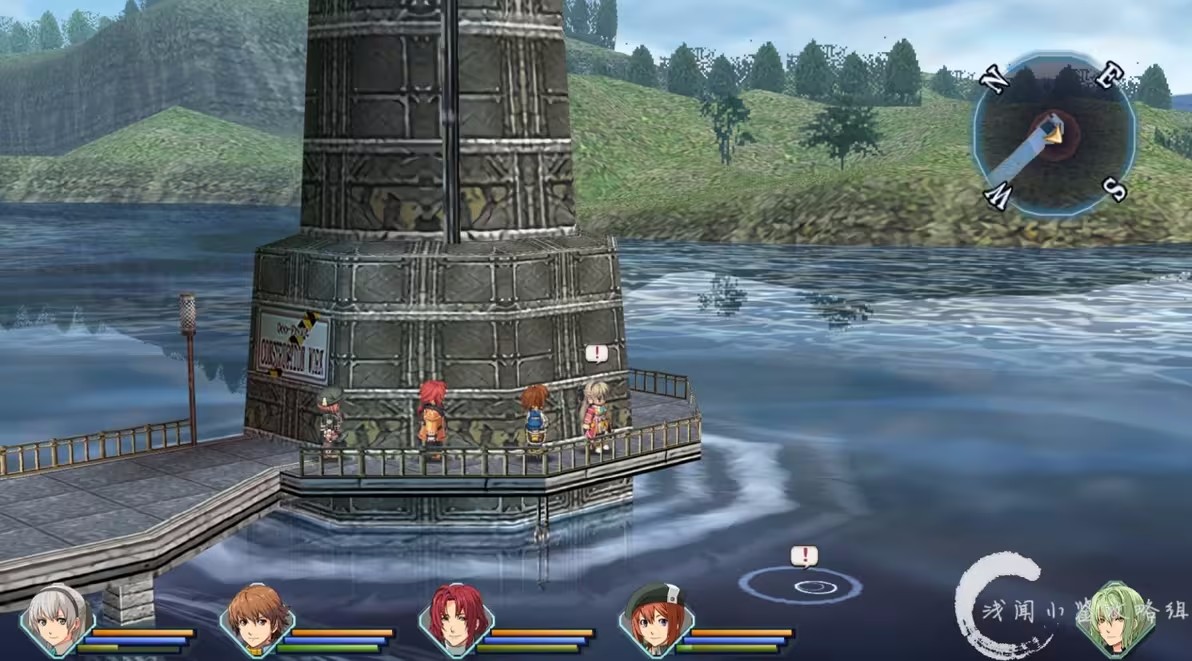
Task: Select the red-haired party member portrait
Action: [x=456, y=620]
